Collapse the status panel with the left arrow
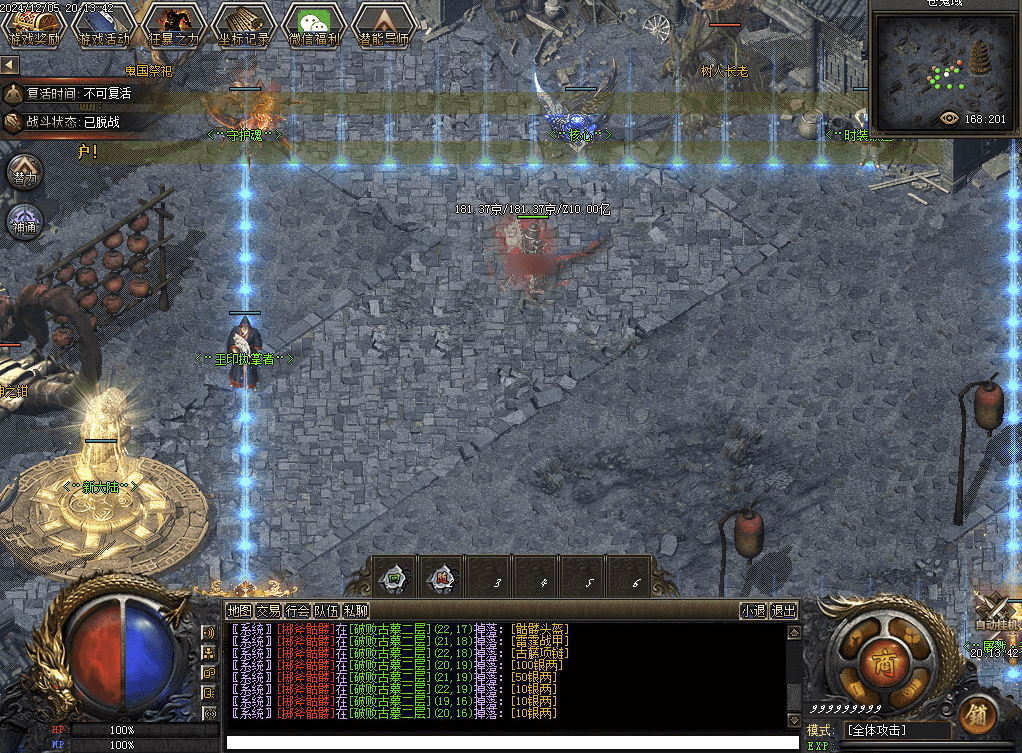 click(10, 65)
